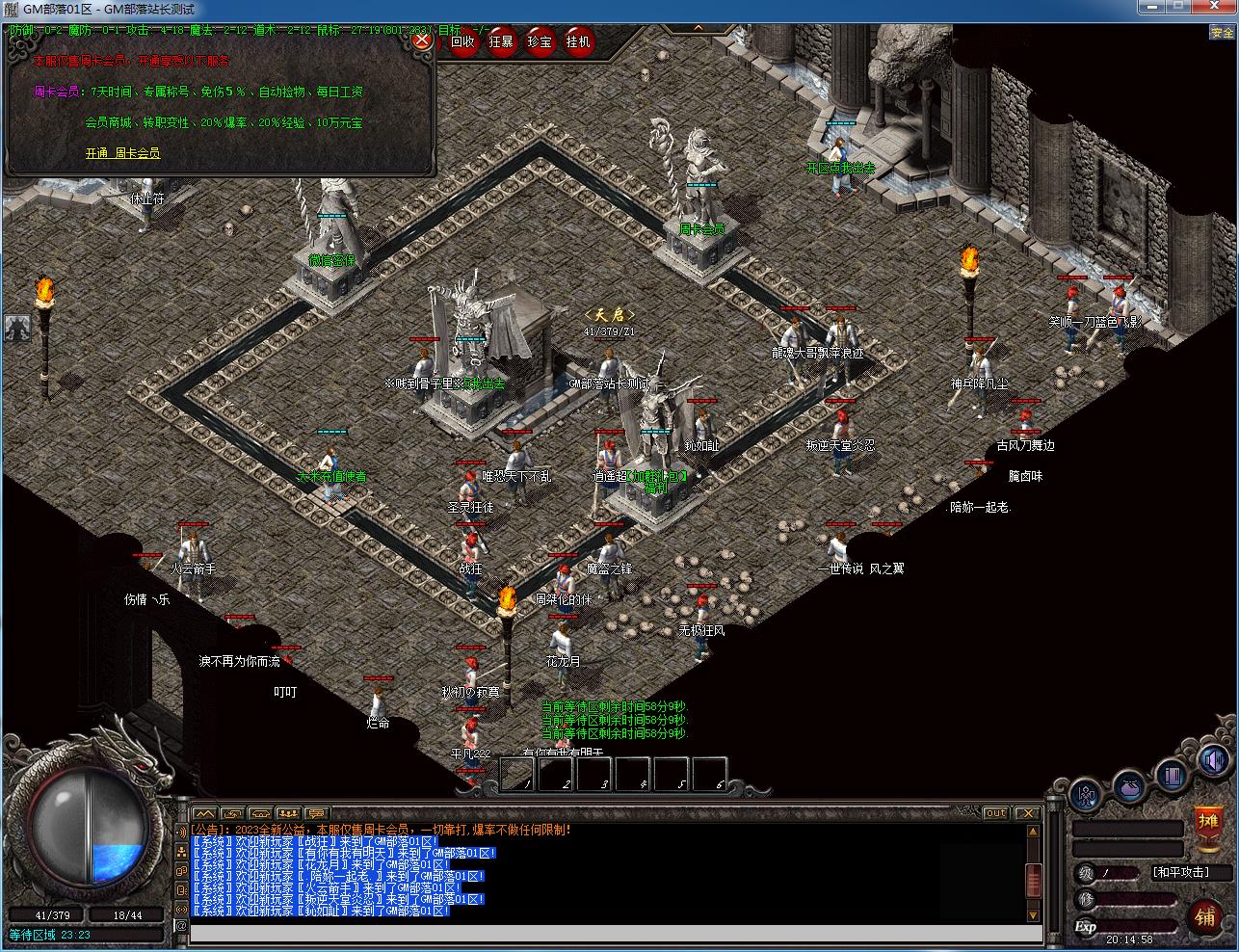This screenshot has width=1239, height=952.
Task: Click the 安全 safety button
Action: [1222, 33]
